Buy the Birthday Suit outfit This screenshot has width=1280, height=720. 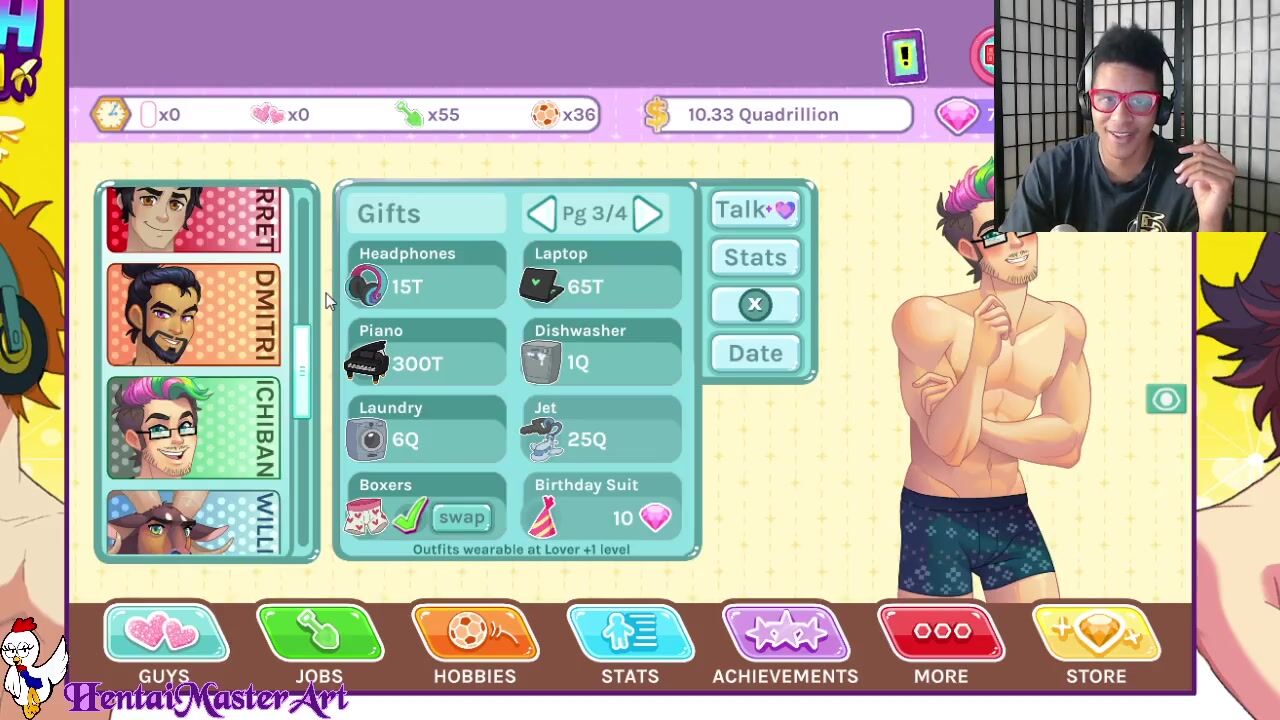click(601, 507)
